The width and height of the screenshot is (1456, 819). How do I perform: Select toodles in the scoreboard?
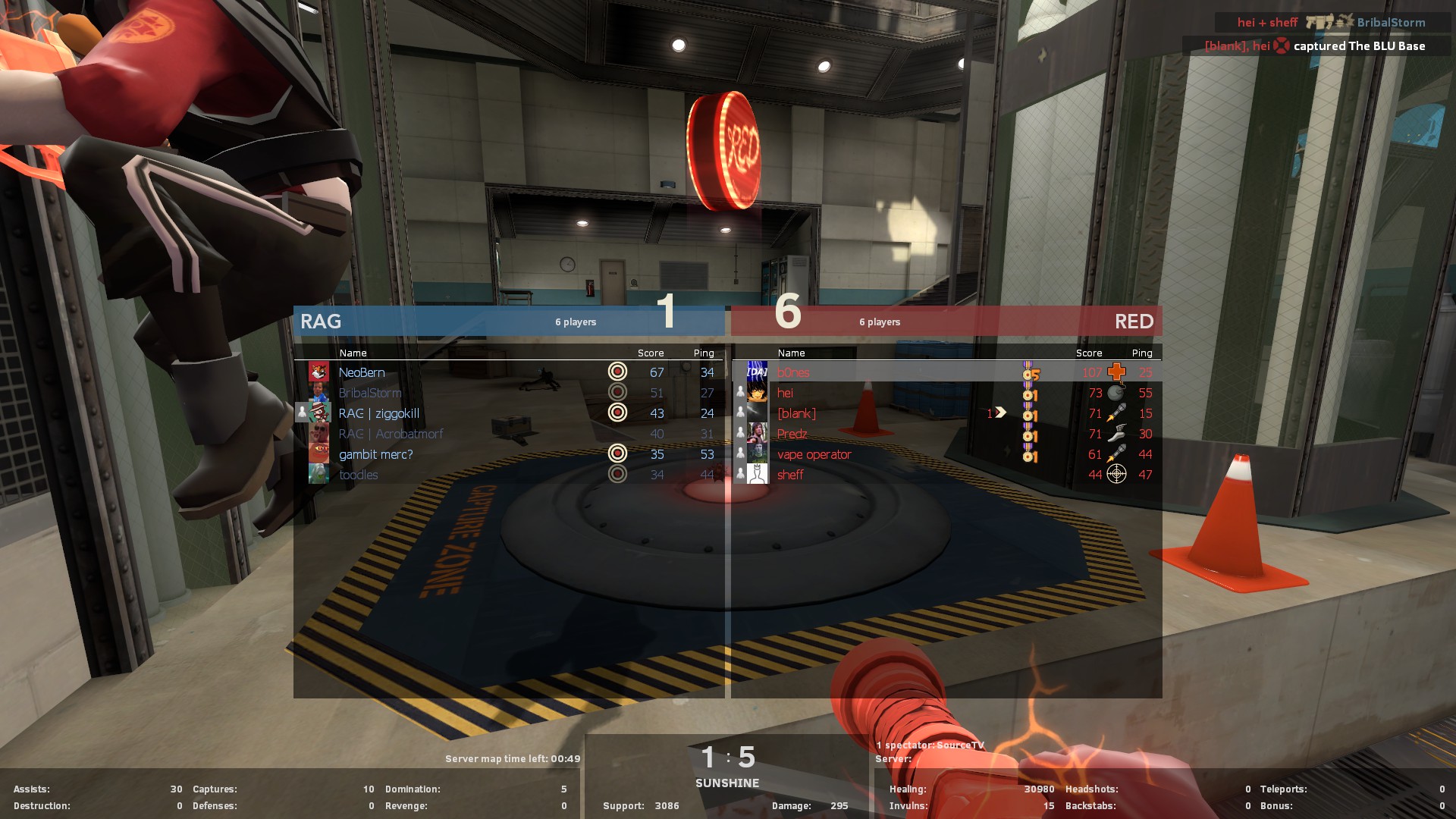click(358, 475)
